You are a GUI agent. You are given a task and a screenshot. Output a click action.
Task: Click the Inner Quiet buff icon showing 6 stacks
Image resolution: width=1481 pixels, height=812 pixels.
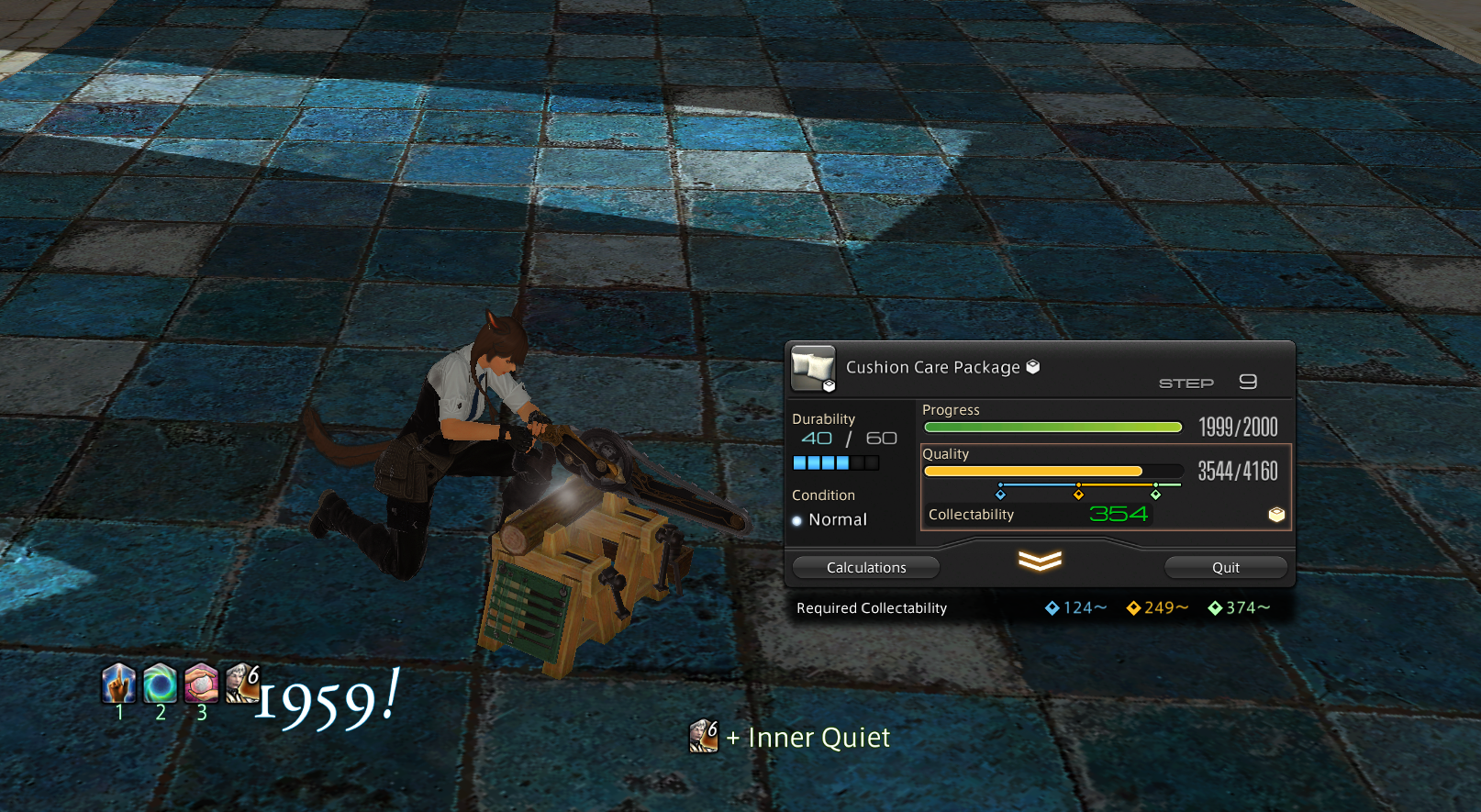241,684
